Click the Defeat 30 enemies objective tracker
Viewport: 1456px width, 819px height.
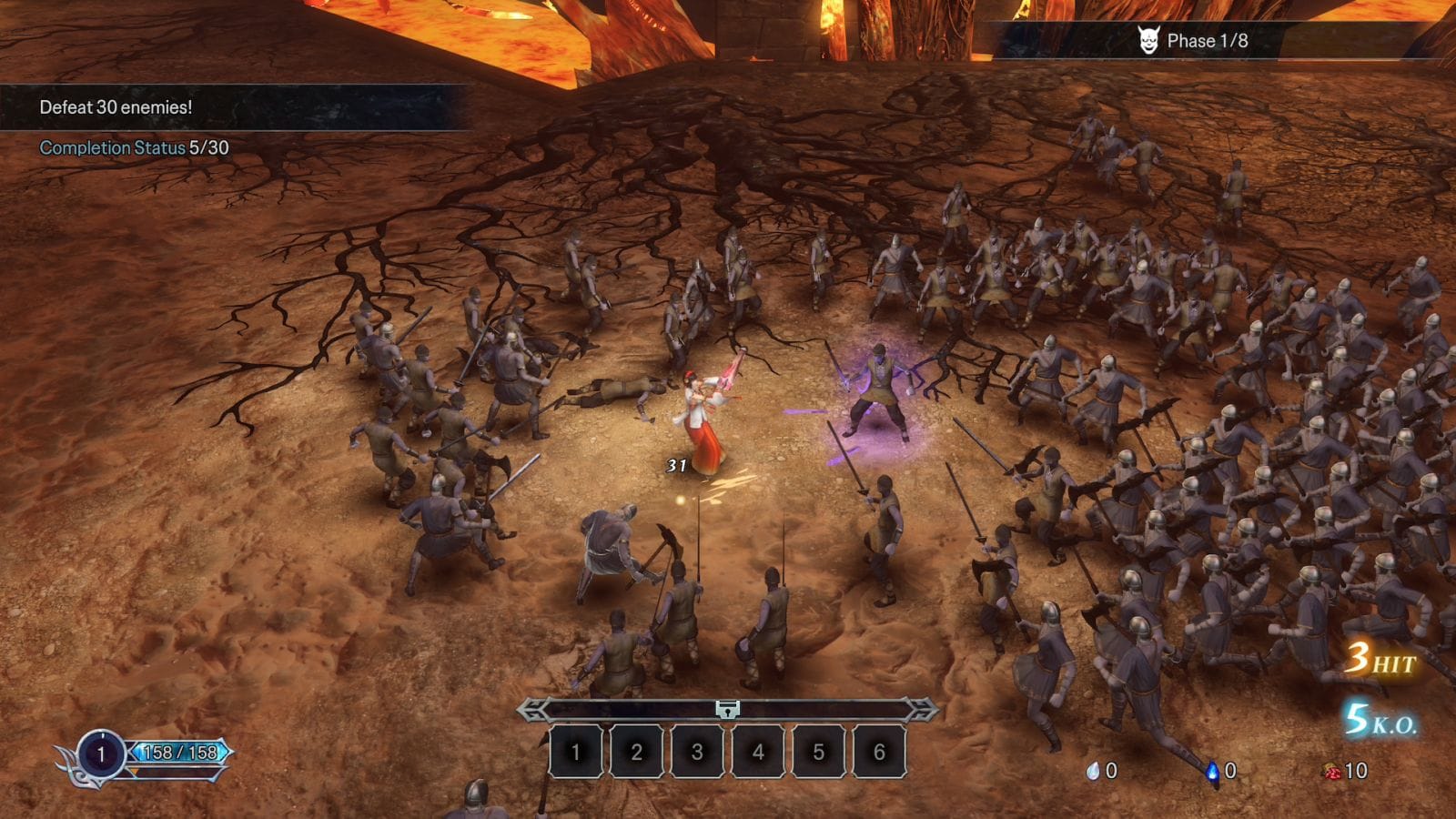(116, 107)
